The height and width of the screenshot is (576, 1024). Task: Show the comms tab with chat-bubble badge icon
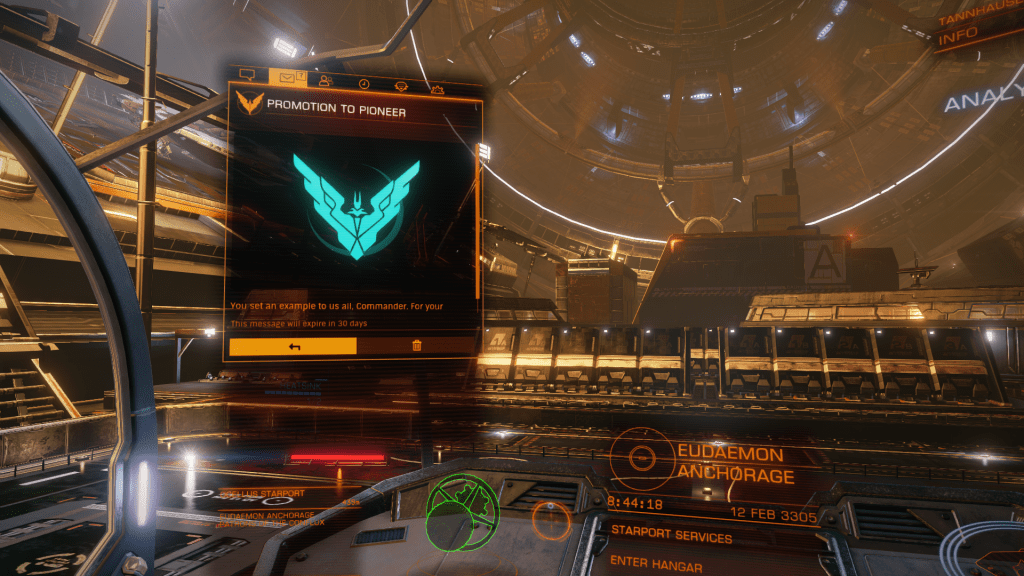pyautogui.click(x=401, y=86)
